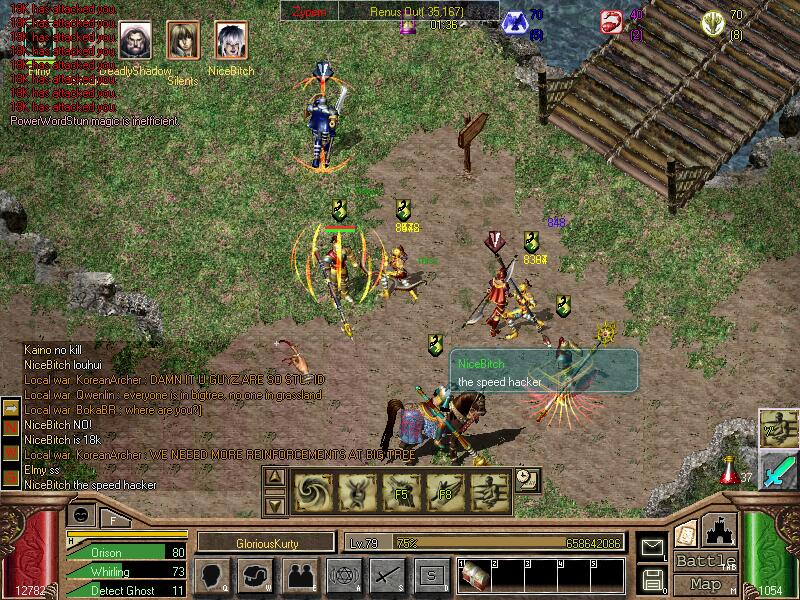Image resolution: width=800 pixels, height=600 pixels.
Task: Open the hexagram magic button
Action: [342, 576]
